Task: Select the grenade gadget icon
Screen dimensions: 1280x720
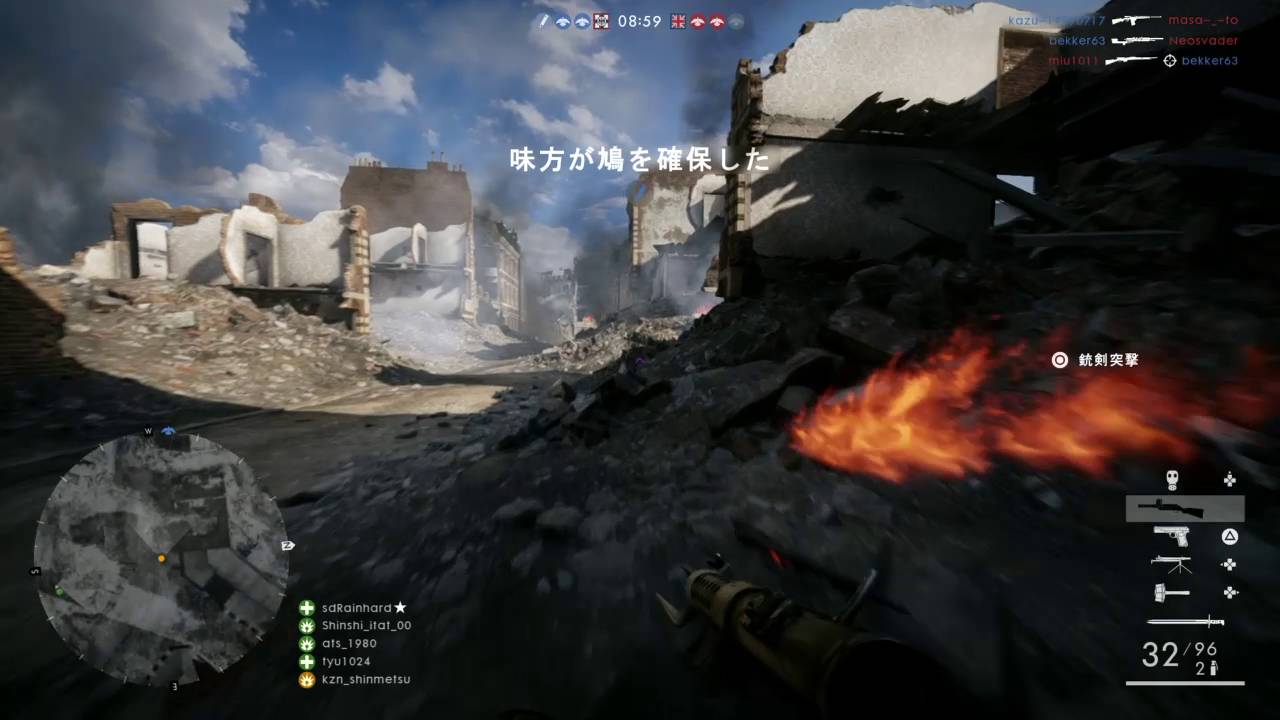Action: (x=1170, y=592)
